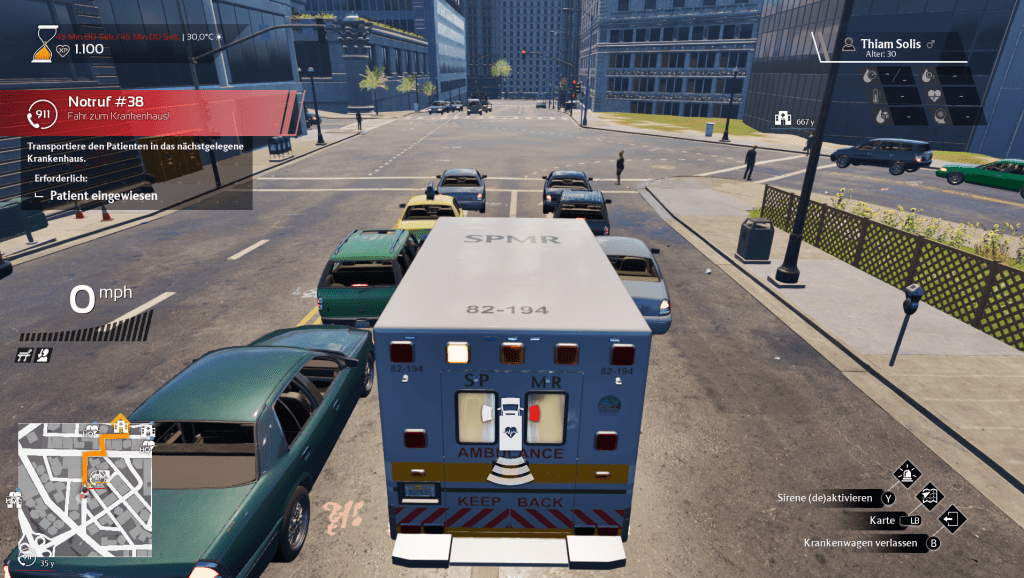Image resolution: width=1024 pixels, height=578 pixels.
Task: Select the hourglass time icon
Action: tap(42, 42)
